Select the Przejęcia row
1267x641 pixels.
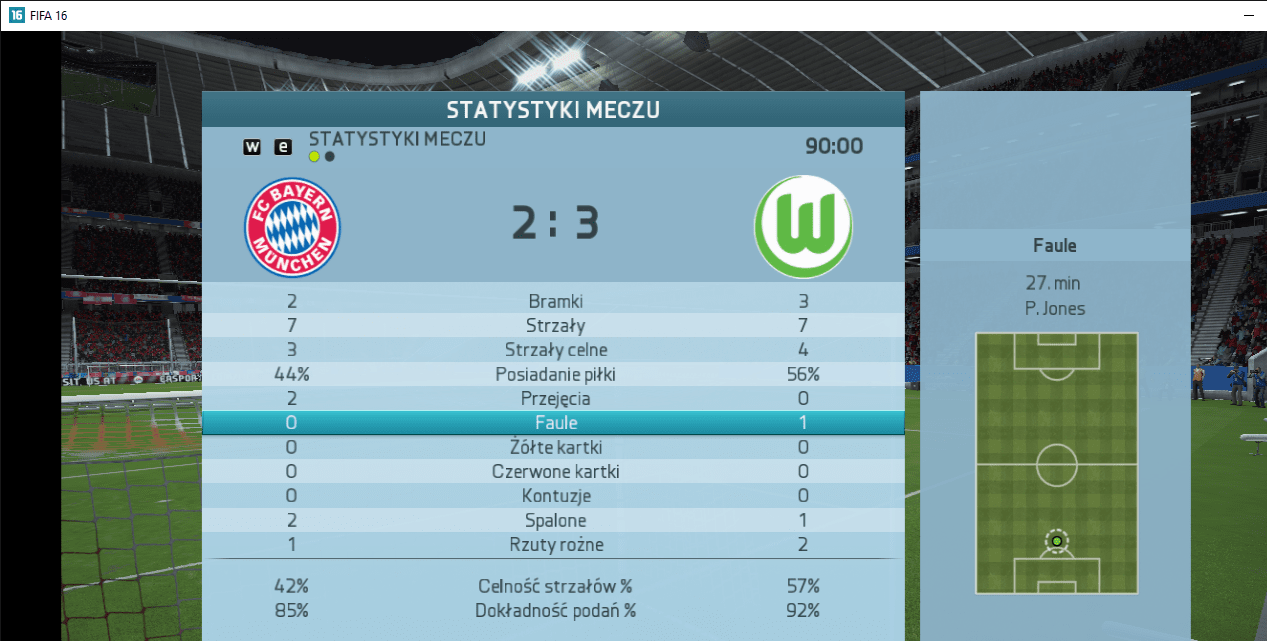tap(555, 399)
